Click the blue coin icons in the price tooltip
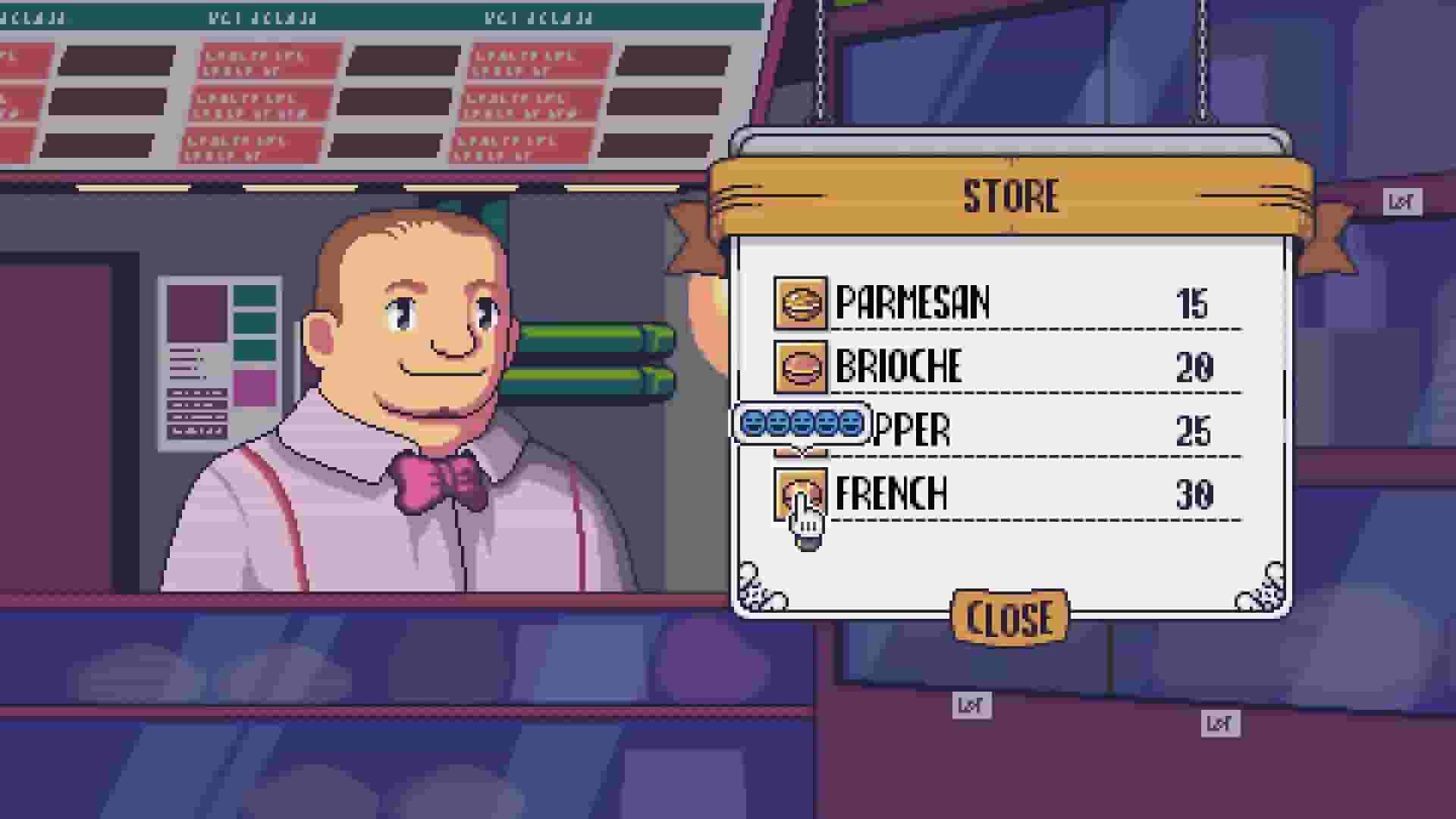 pyautogui.click(x=800, y=425)
